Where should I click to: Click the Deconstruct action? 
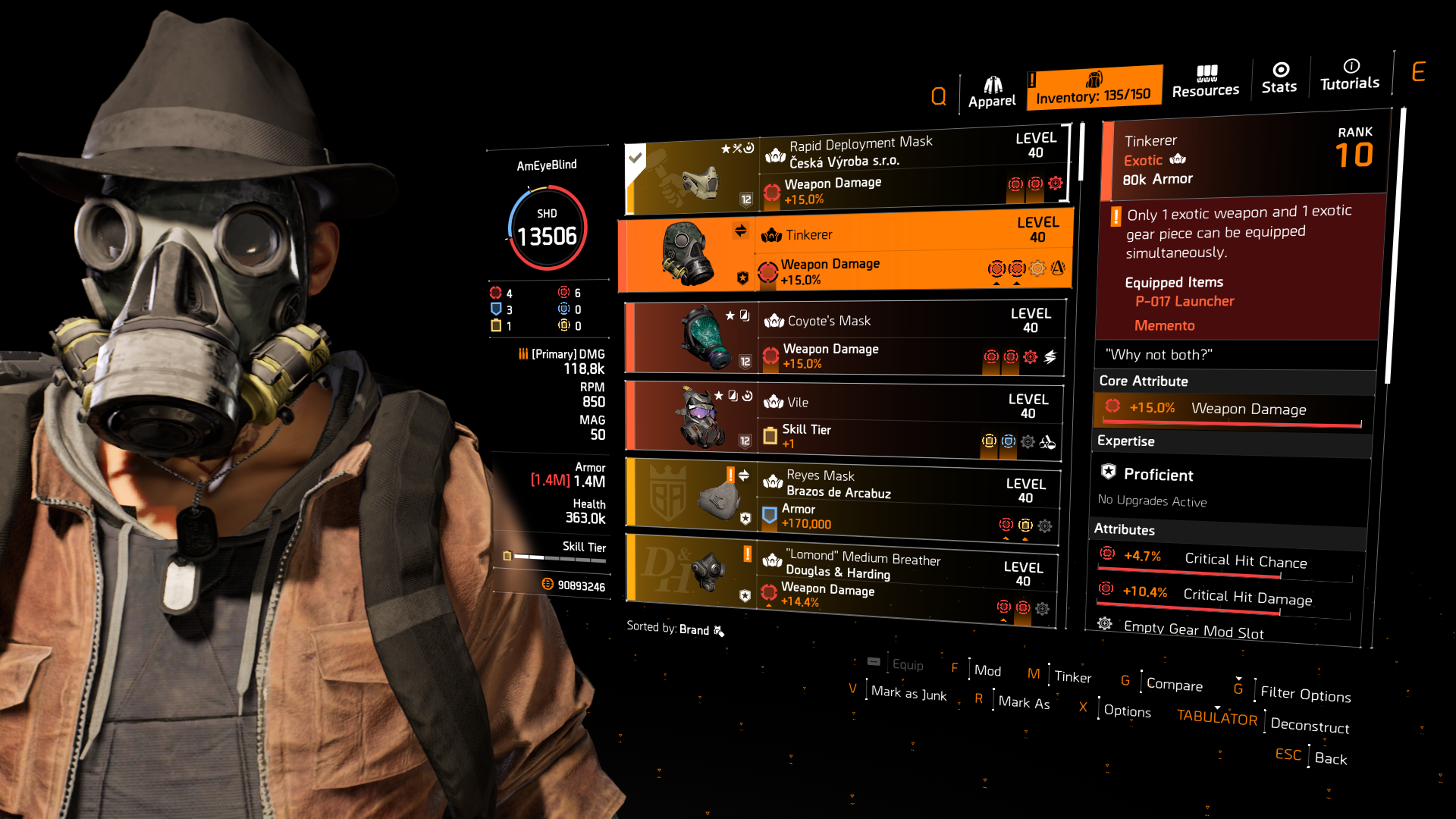click(x=1310, y=726)
